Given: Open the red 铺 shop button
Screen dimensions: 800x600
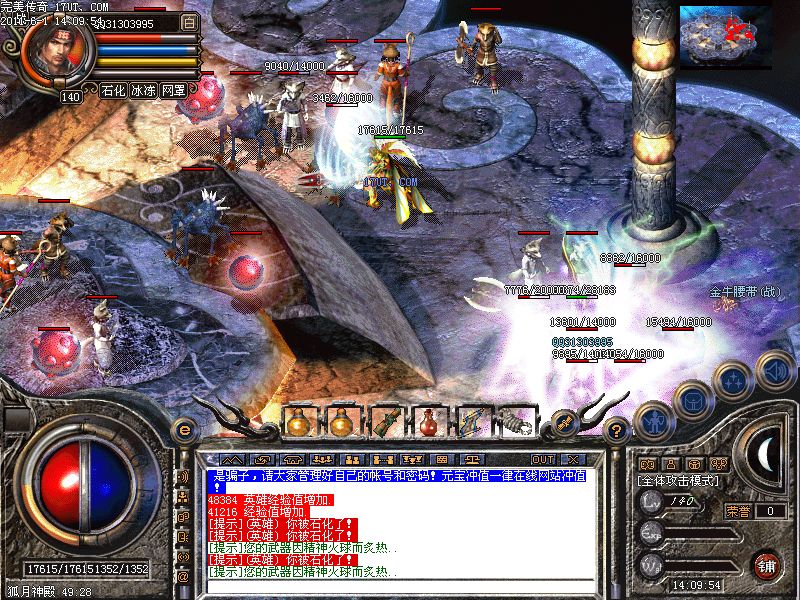Looking at the screenshot, I should [x=768, y=565].
